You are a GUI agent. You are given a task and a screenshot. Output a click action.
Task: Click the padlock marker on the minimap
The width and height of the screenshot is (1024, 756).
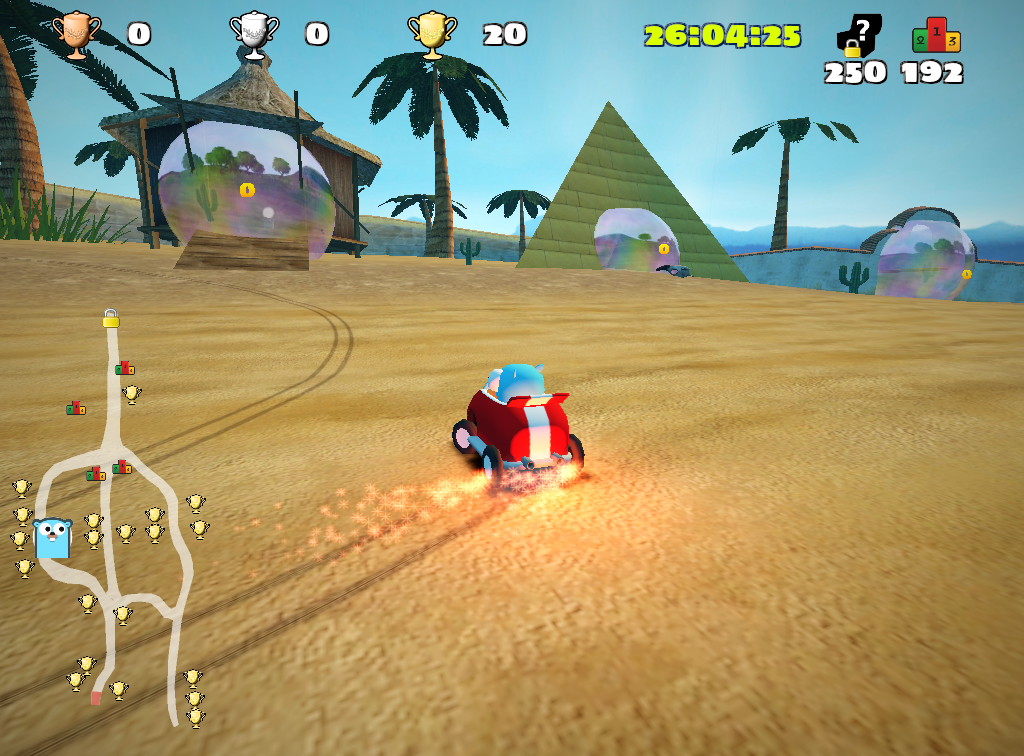pos(110,319)
